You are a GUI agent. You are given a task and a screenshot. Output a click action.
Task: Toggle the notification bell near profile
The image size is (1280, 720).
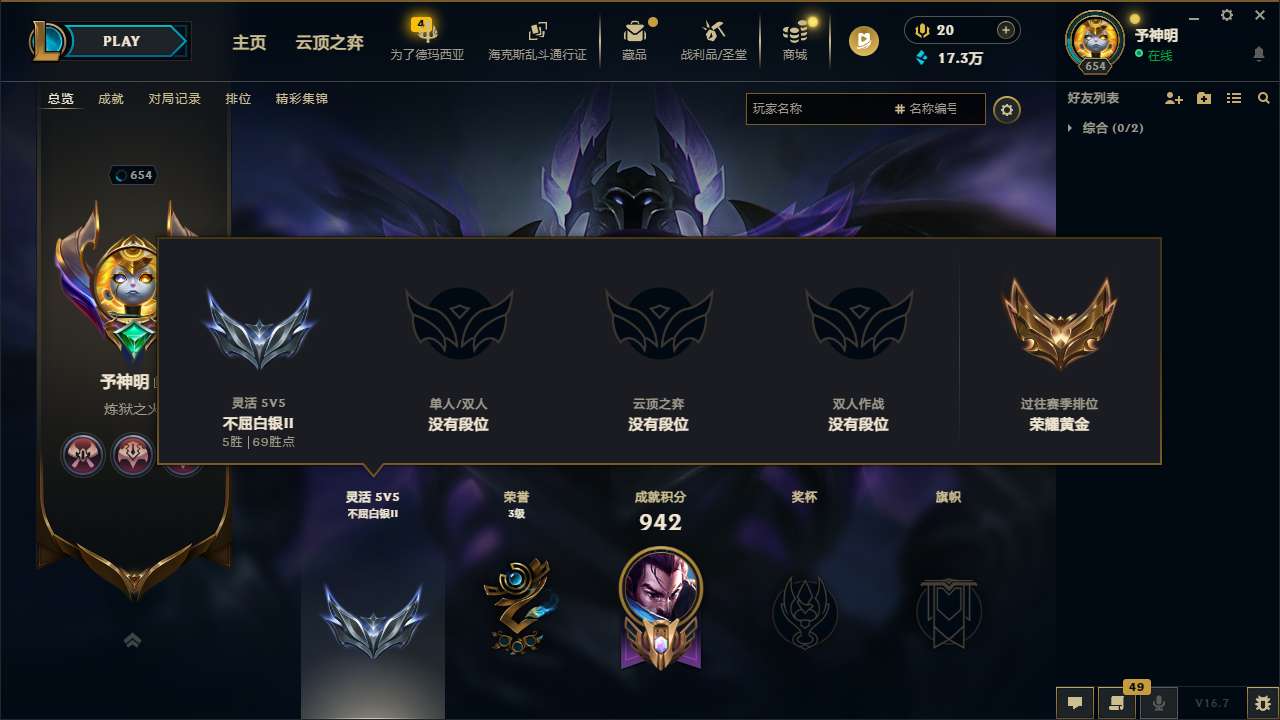[x=1257, y=52]
